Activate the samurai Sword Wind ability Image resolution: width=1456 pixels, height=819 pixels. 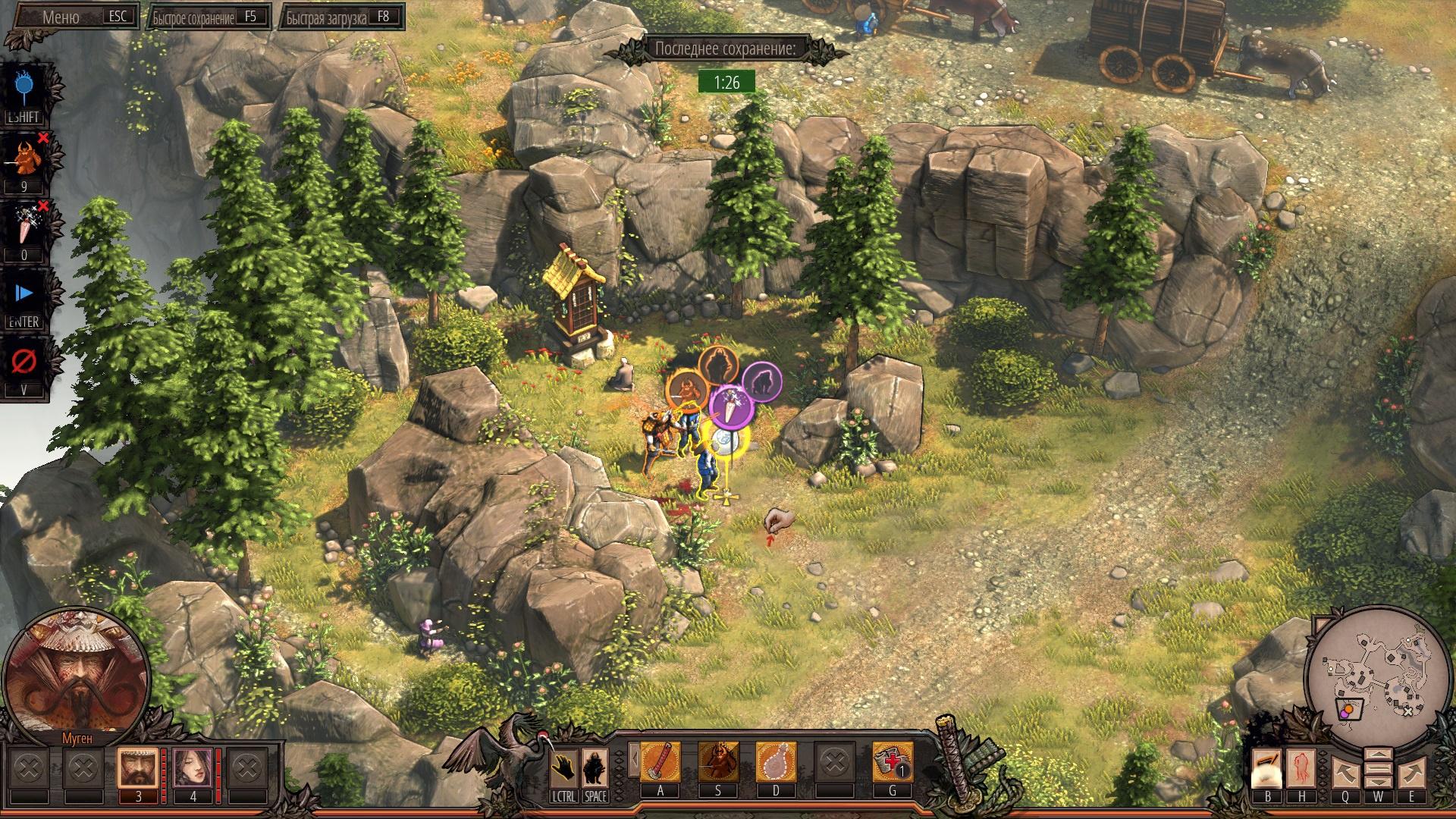click(x=718, y=762)
